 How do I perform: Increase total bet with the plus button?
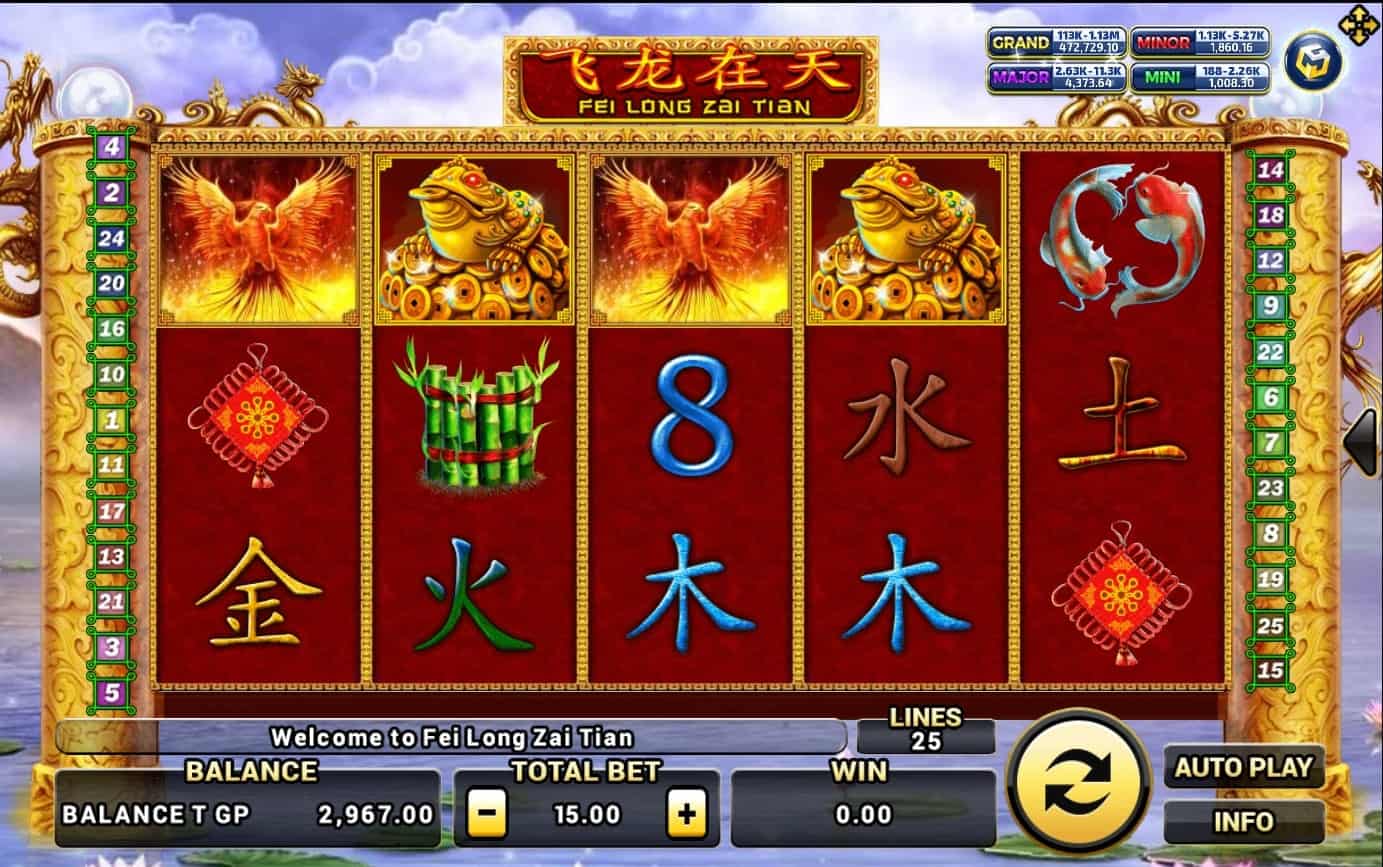686,814
